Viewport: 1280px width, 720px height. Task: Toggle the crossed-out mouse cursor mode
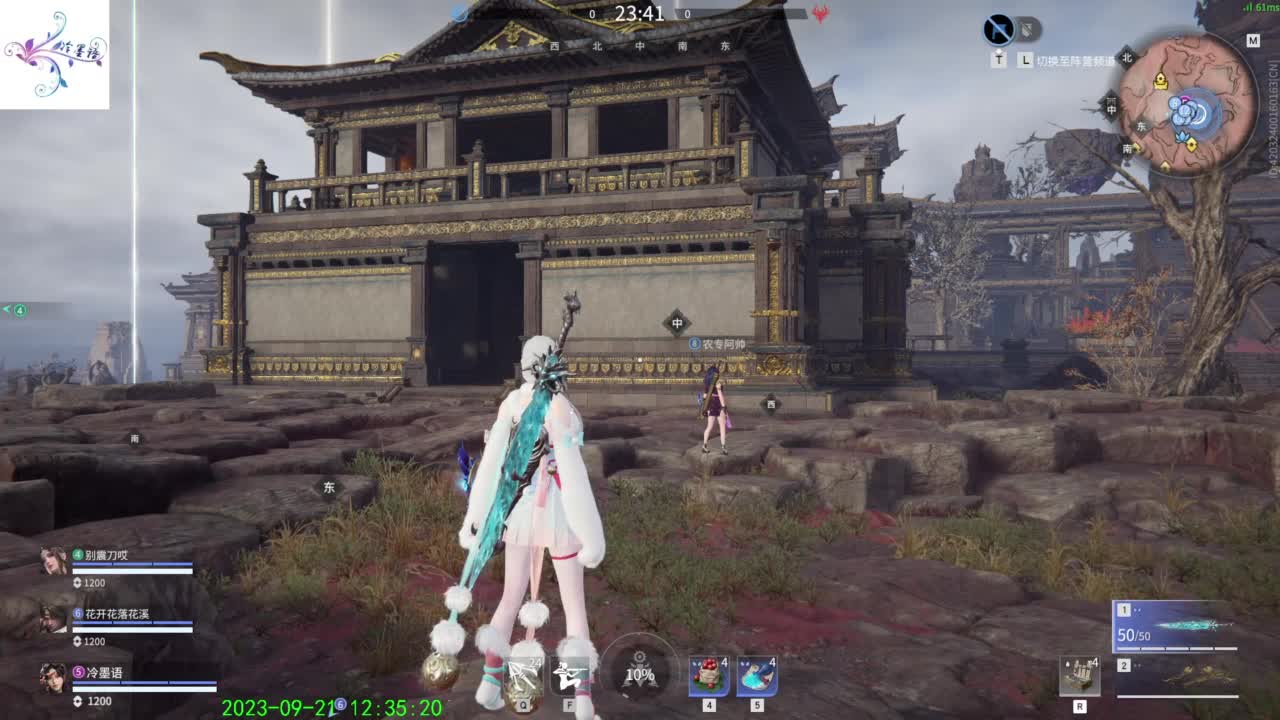coord(998,27)
